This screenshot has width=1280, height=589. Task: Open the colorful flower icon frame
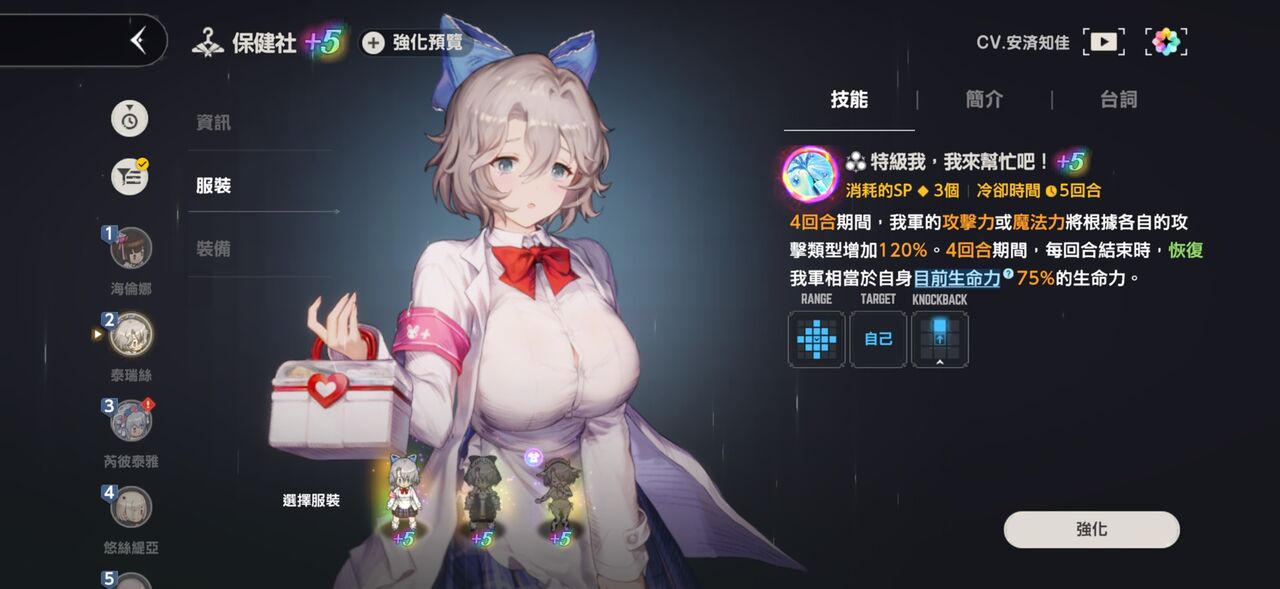pos(1166,42)
